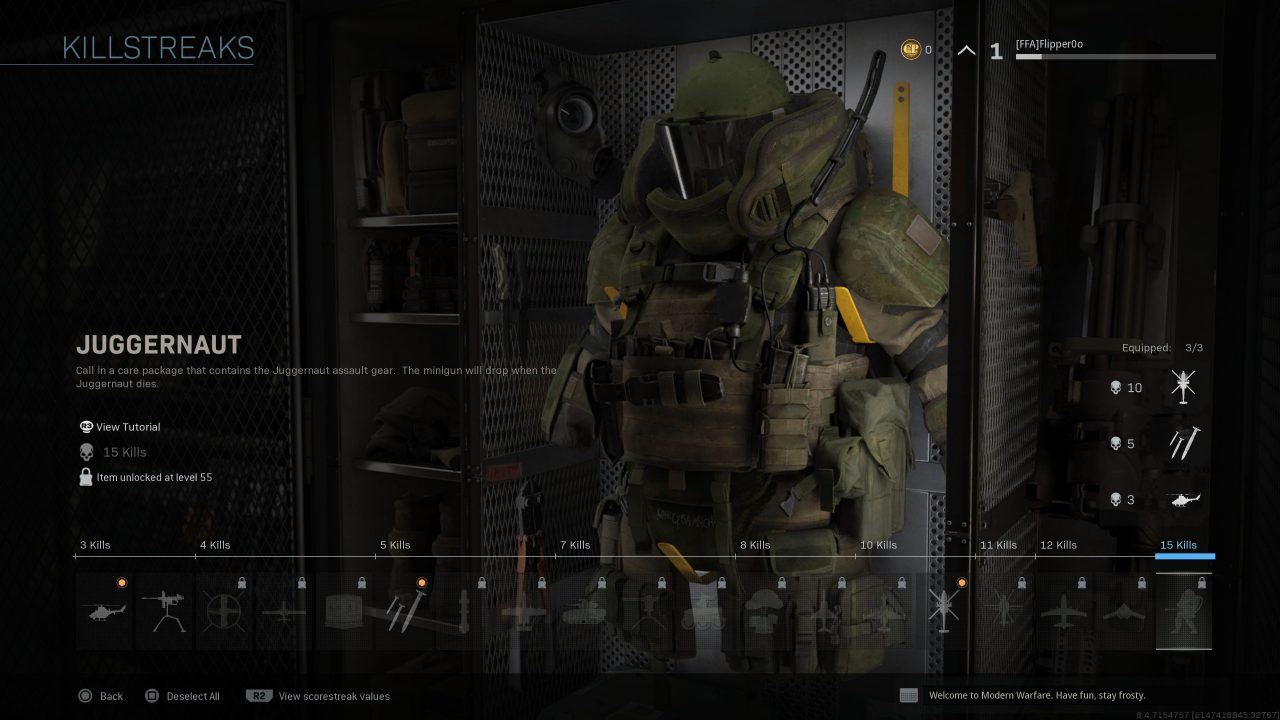Select the parachuting crates Emergency Airdrop slot
Image resolution: width=1280 pixels, height=720 pixels.
tap(764, 611)
